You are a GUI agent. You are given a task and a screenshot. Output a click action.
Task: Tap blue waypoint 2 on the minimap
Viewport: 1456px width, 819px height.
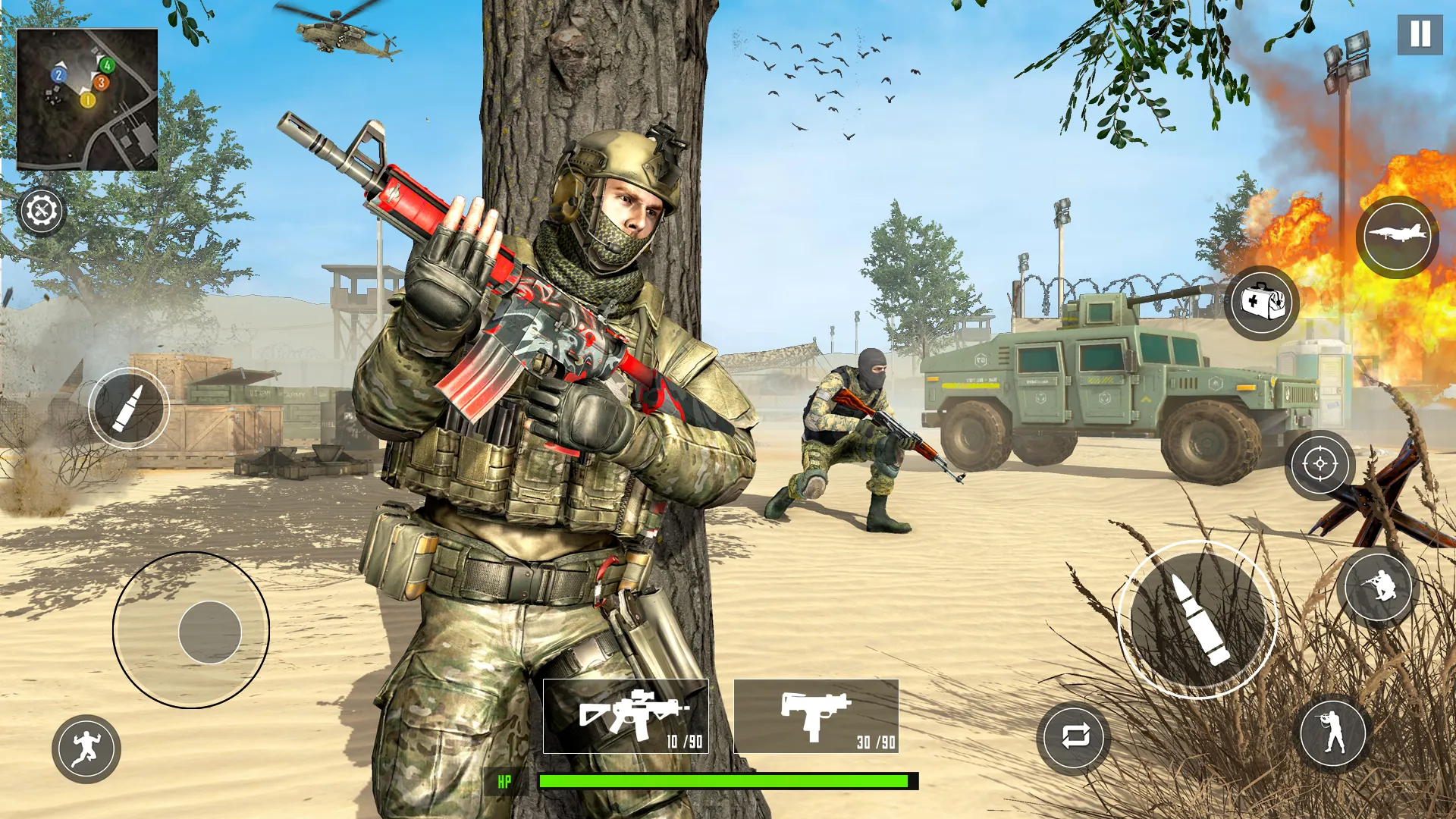coord(58,75)
